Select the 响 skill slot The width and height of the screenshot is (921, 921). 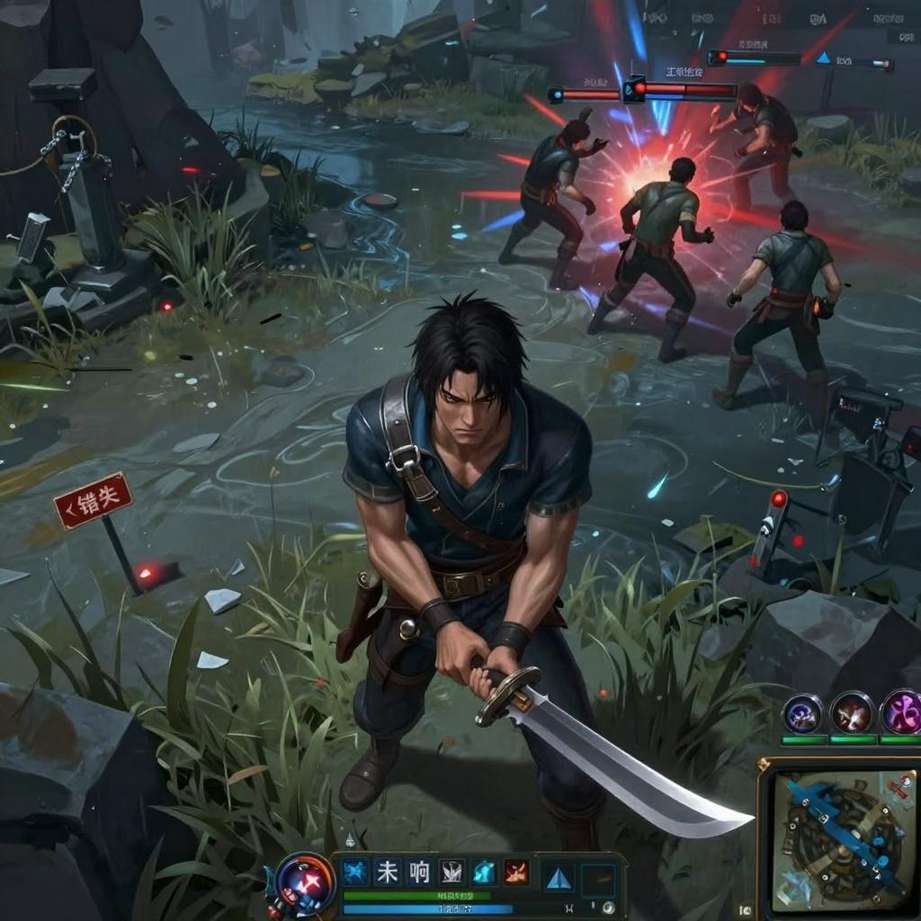click(x=419, y=871)
